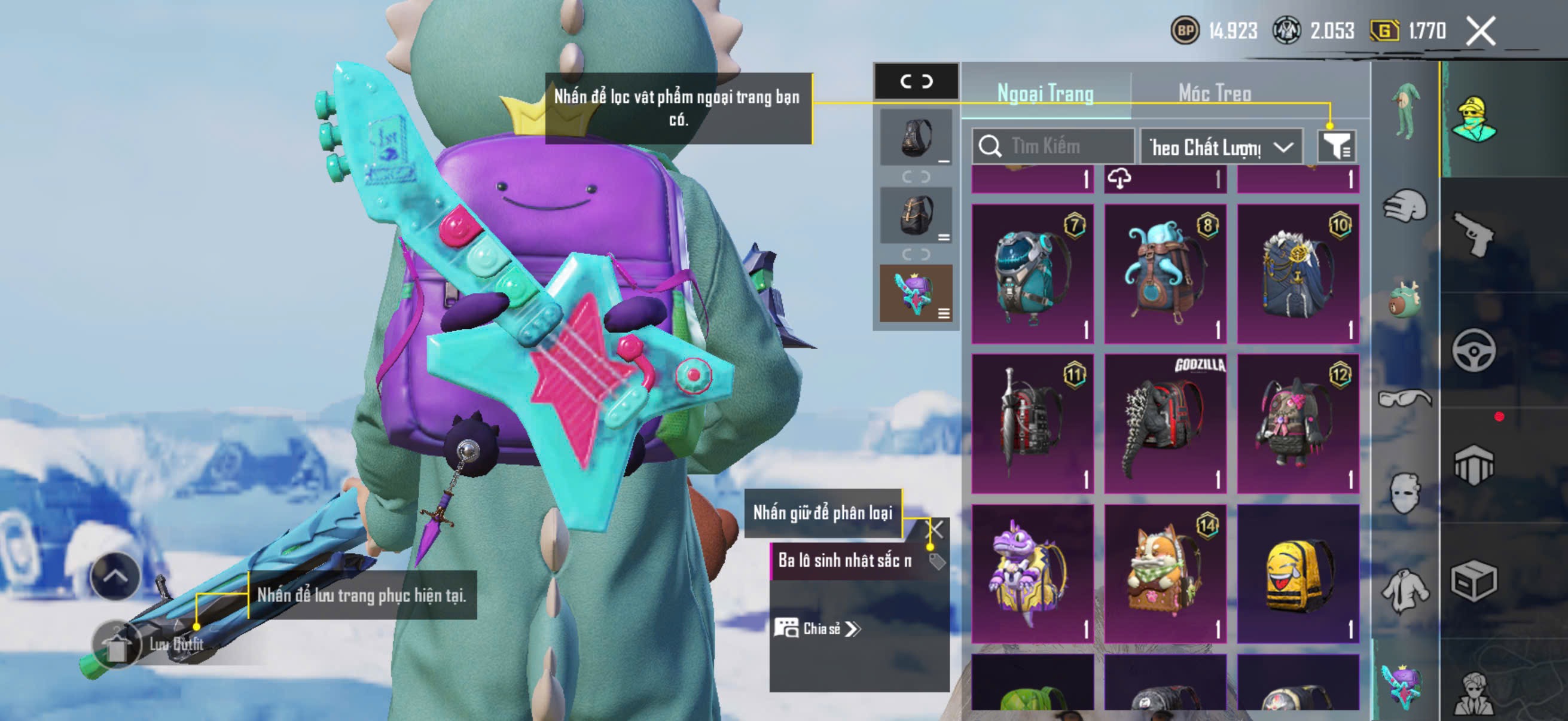Image resolution: width=1568 pixels, height=721 pixels.
Task: Choose the Godzilla backpack skin
Action: 1164,423
